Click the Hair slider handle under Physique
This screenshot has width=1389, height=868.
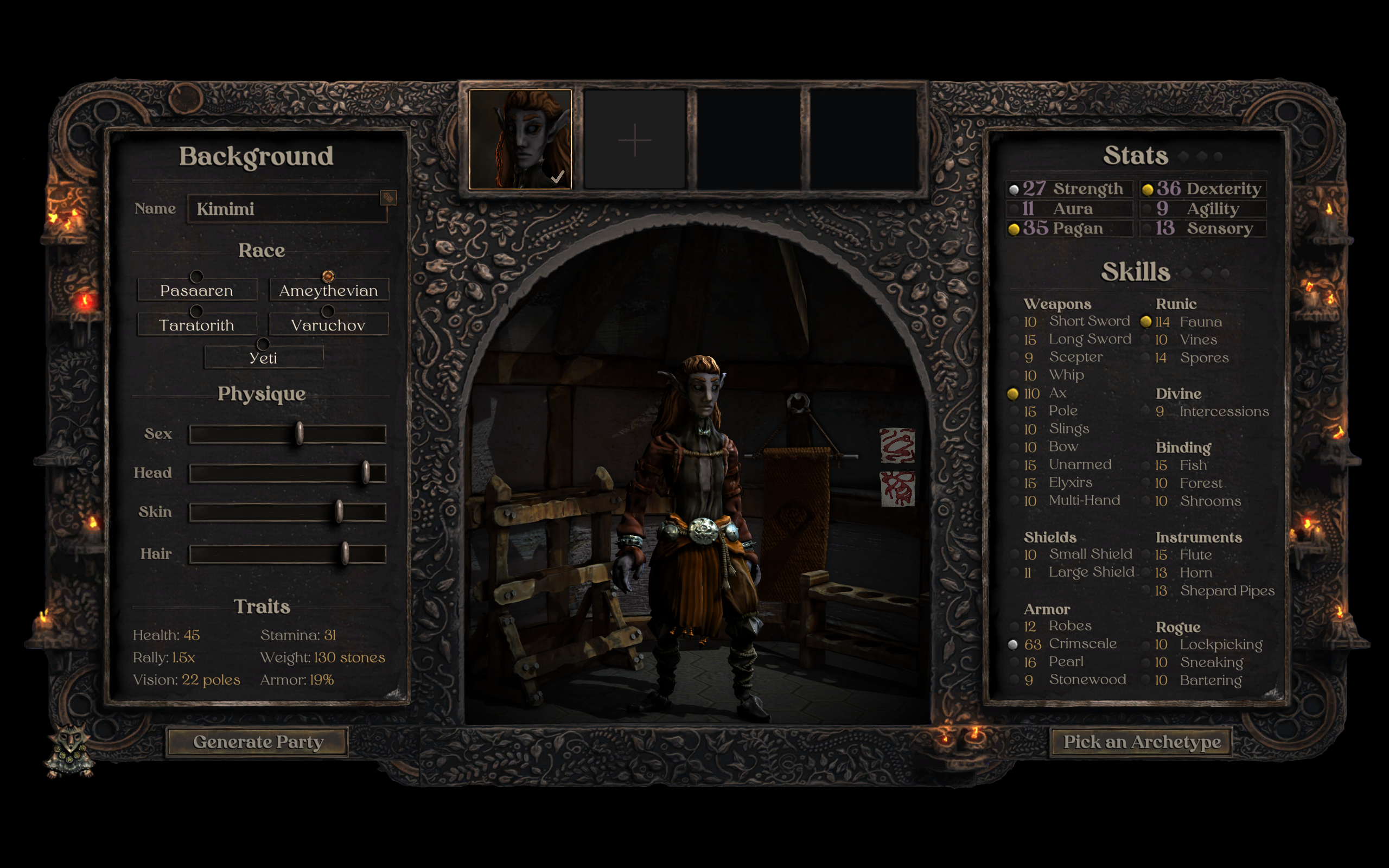345,553
